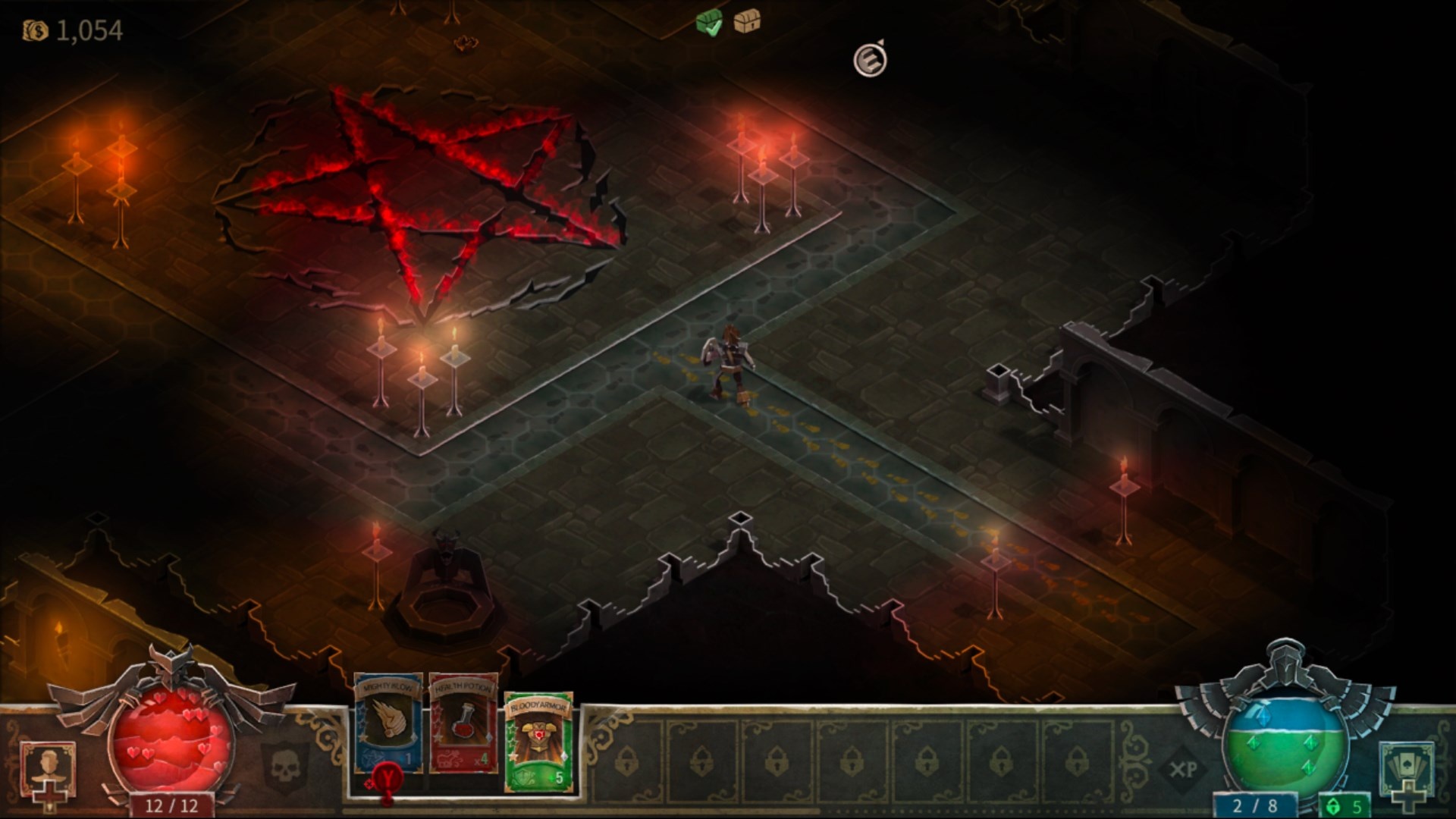Use the Health Potion card
1456x819 pixels.
click(x=463, y=723)
